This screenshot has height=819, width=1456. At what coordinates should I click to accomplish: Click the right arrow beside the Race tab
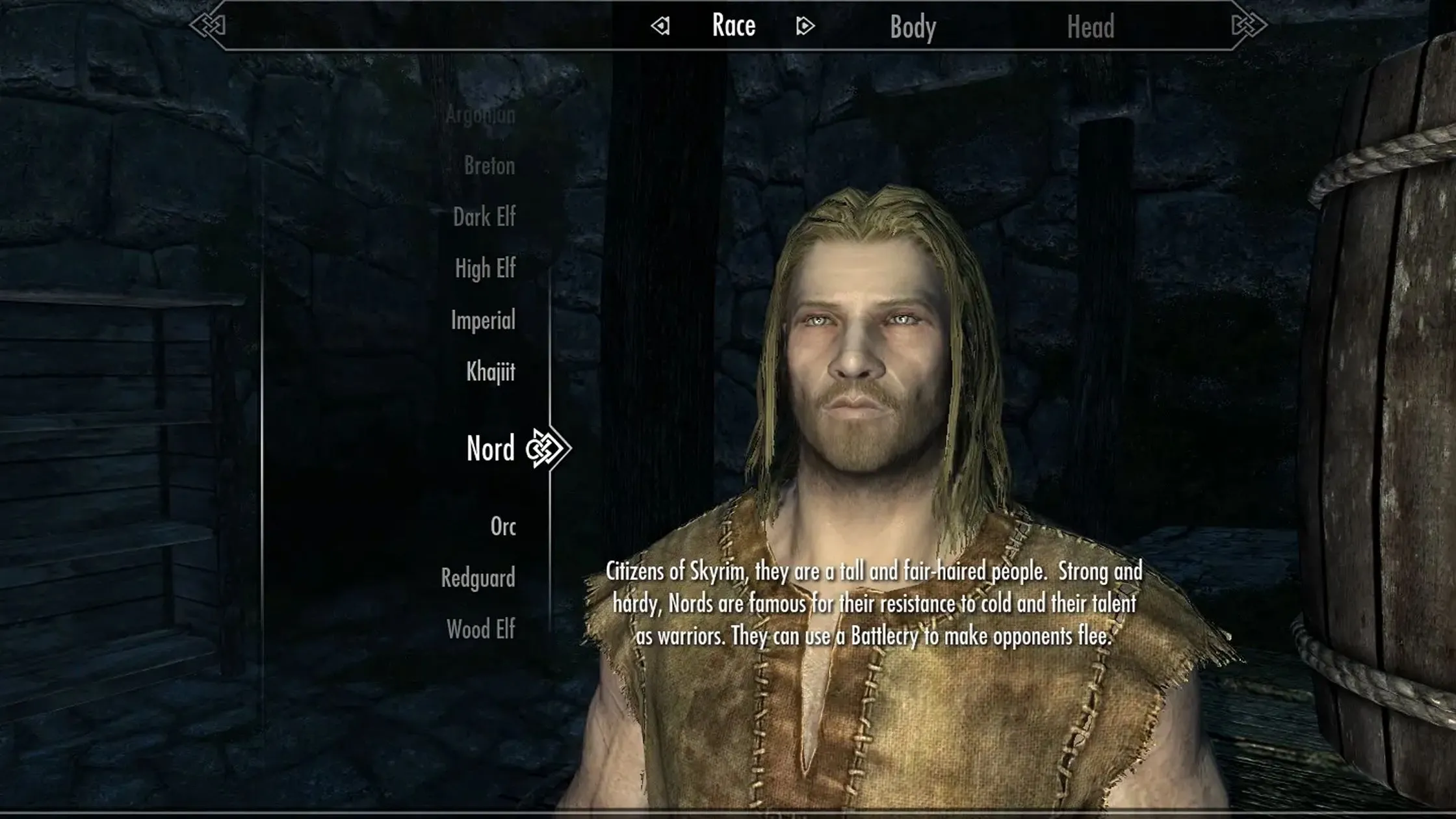click(x=805, y=26)
